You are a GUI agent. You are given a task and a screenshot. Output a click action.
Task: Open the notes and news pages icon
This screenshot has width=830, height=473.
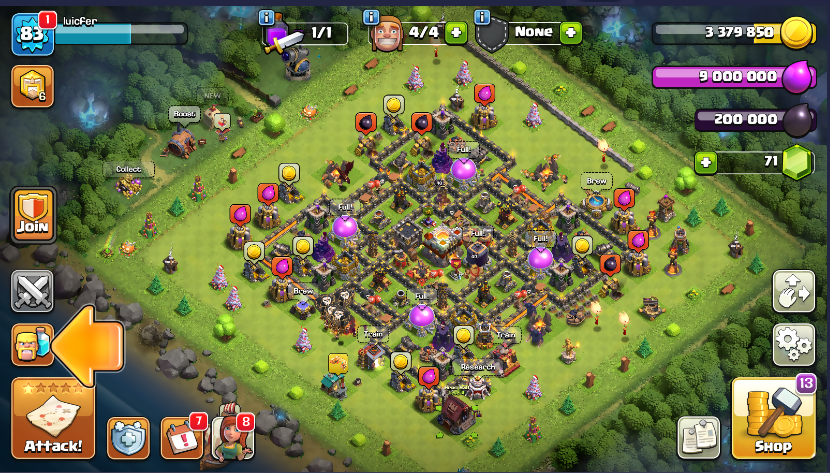[699, 437]
